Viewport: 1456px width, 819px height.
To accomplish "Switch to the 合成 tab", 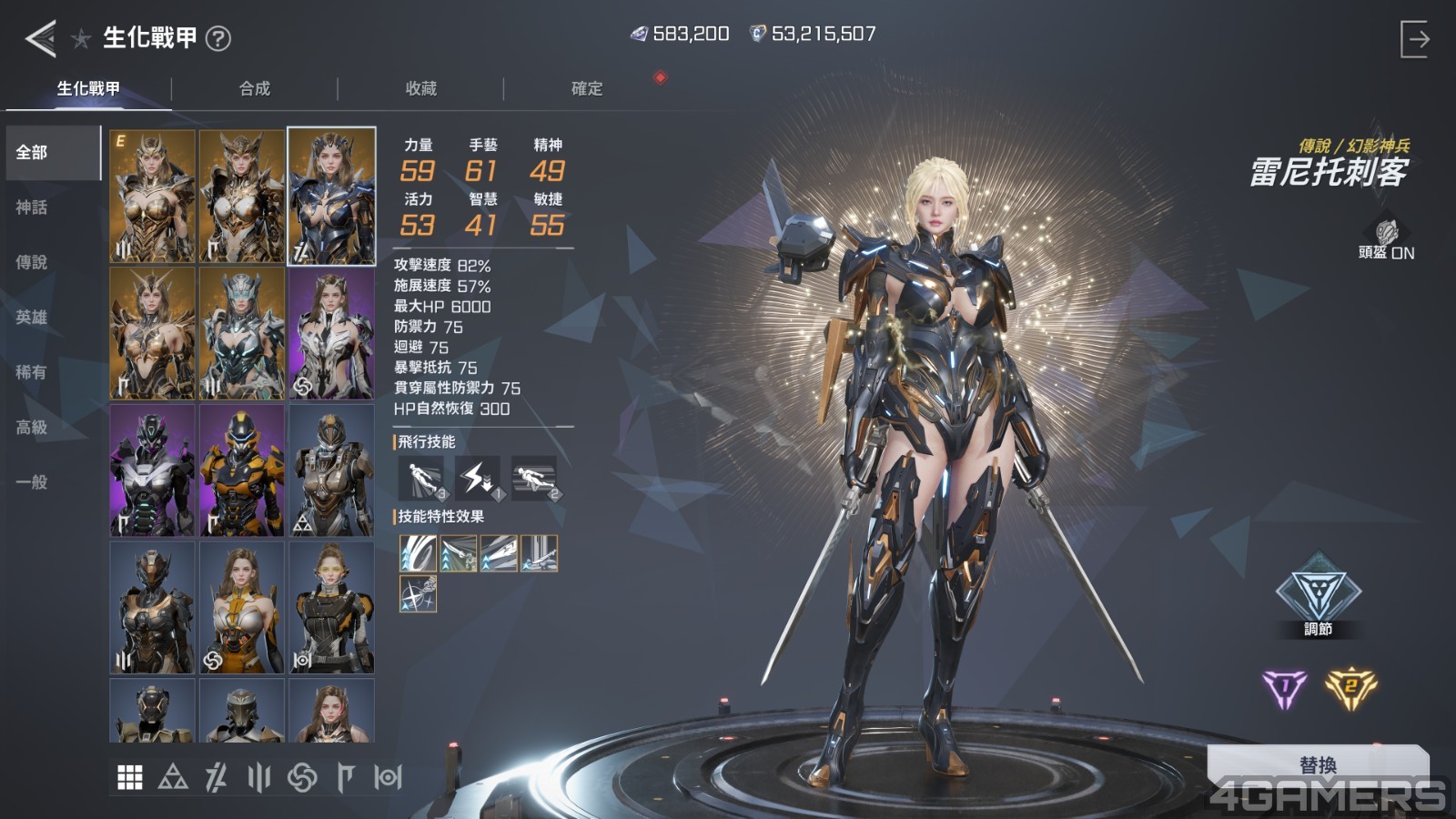I will [x=255, y=88].
